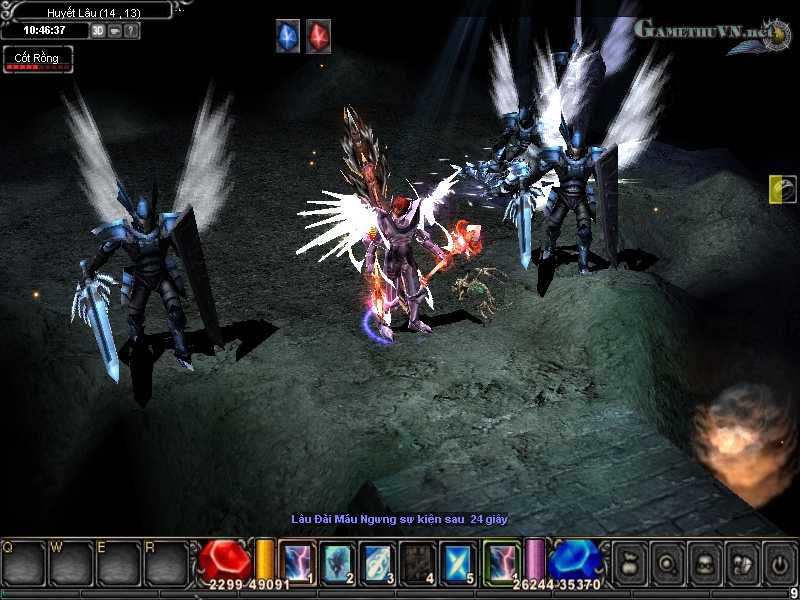The image size is (800, 600).
Task: Click the camera button beside the 3D toggle
Action: click(x=115, y=30)
